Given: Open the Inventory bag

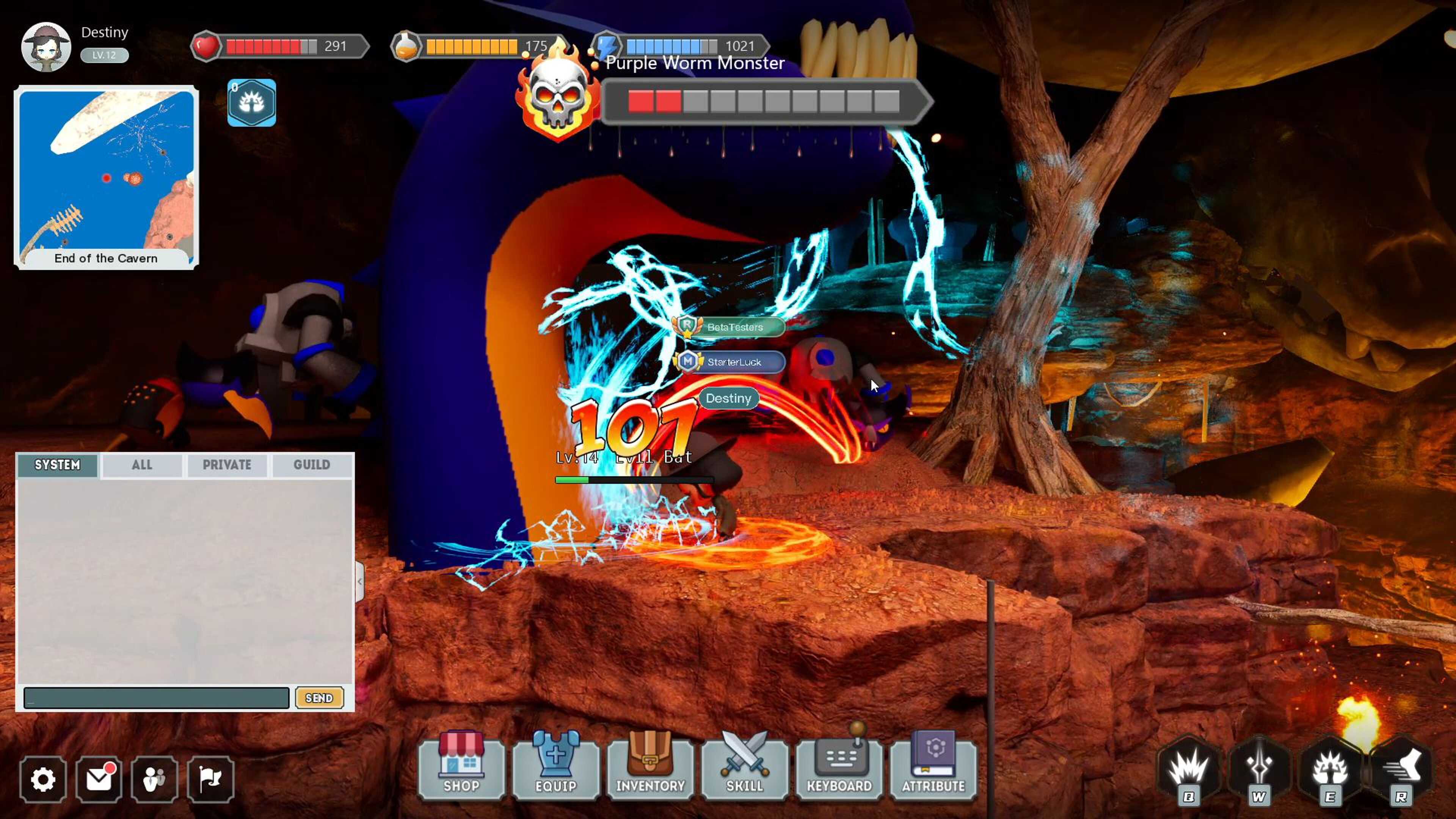Looking at the screenshot, I should 650,769.
